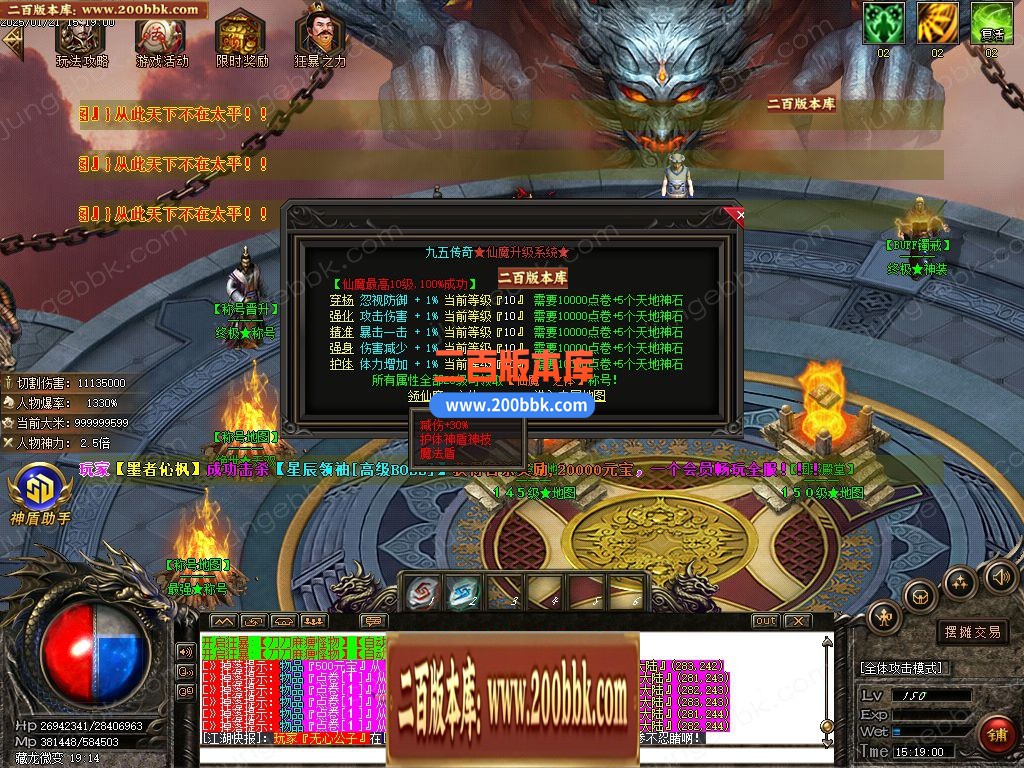Open the 玩法攻略 gameplay guide icon
Screen dimensions: 1024x768
[81, 40]
